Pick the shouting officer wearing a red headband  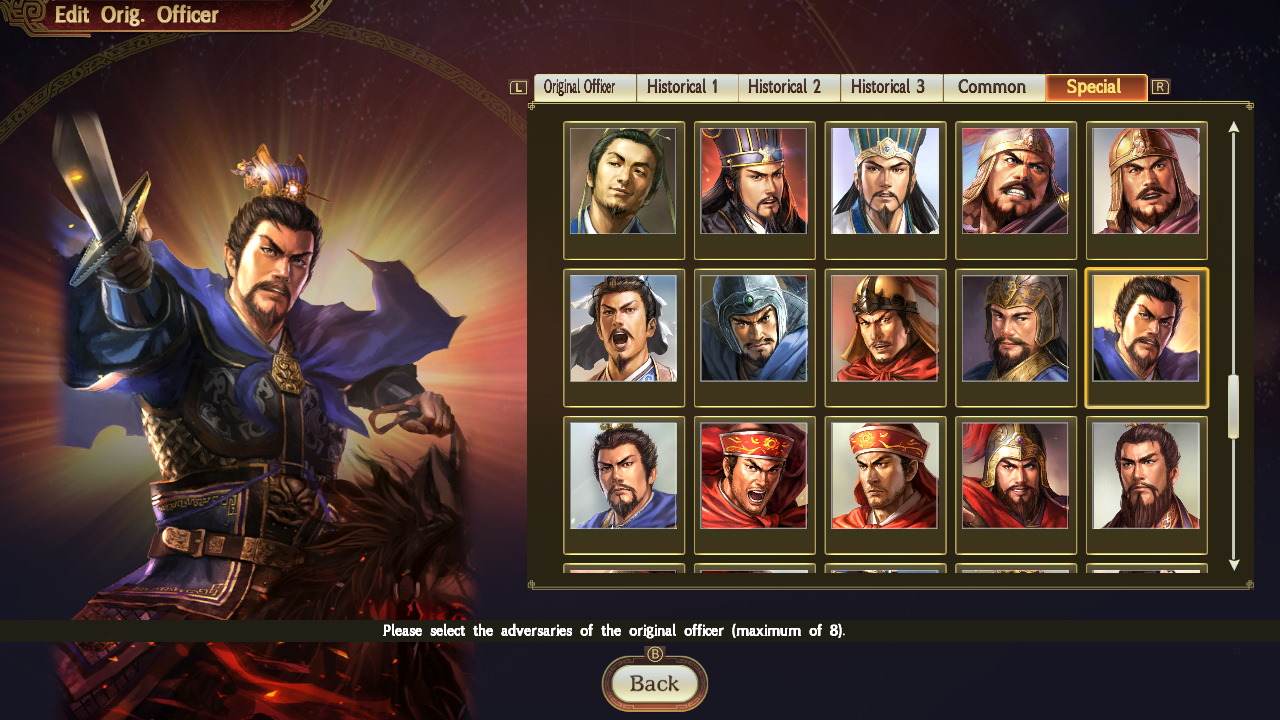754,483
